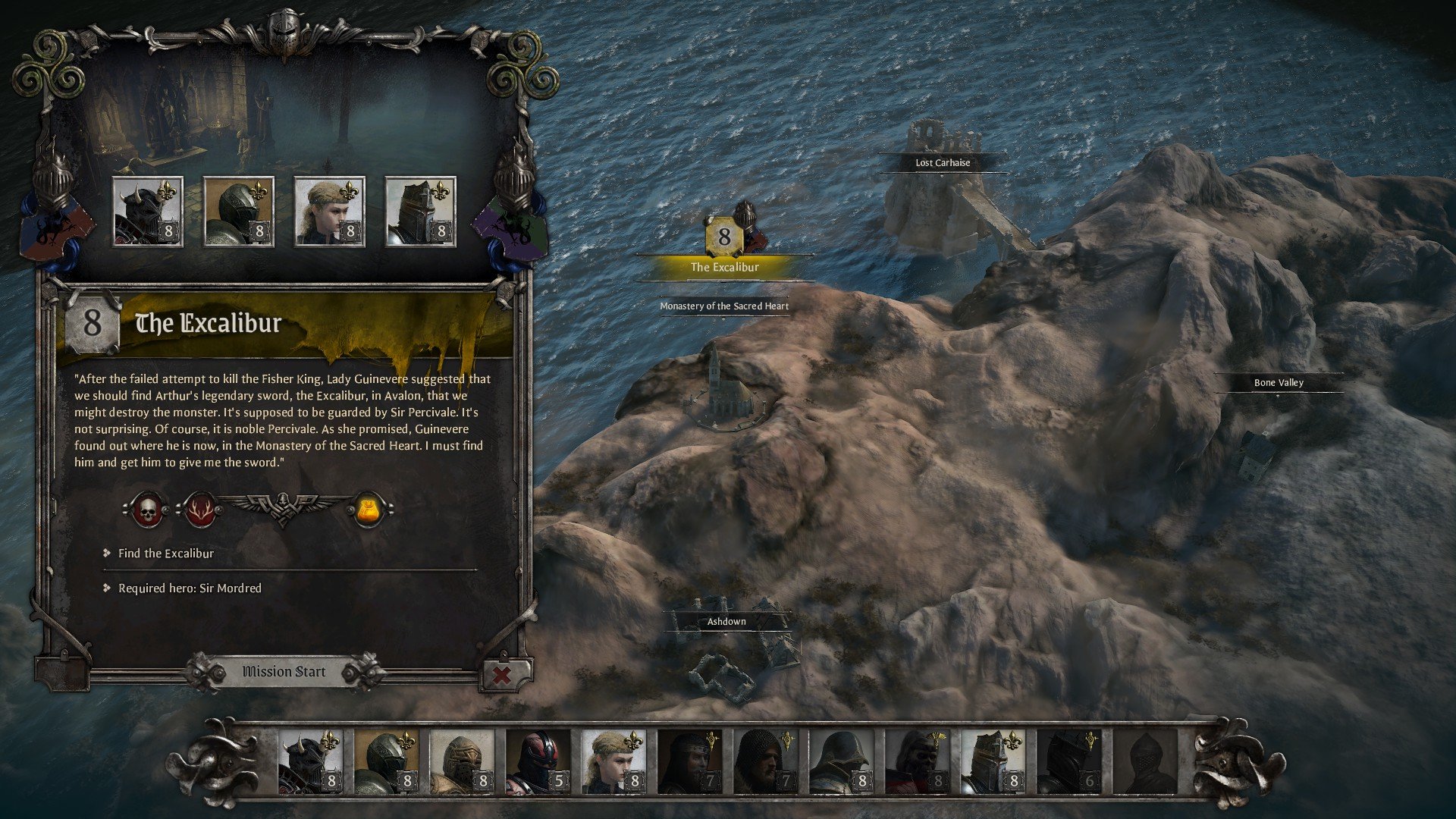Pick the blonde woman portrait in the roster bar

613,761
